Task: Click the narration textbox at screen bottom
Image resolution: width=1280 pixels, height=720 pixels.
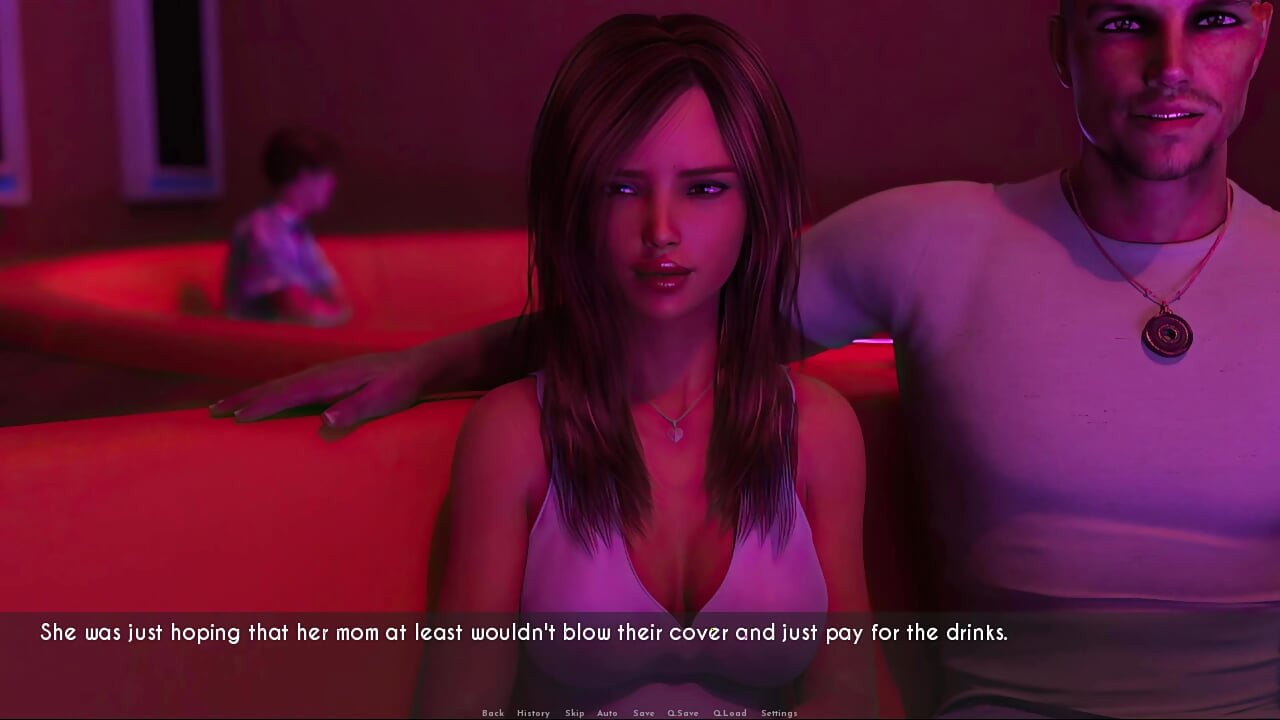Action: [x=523, y=632]
